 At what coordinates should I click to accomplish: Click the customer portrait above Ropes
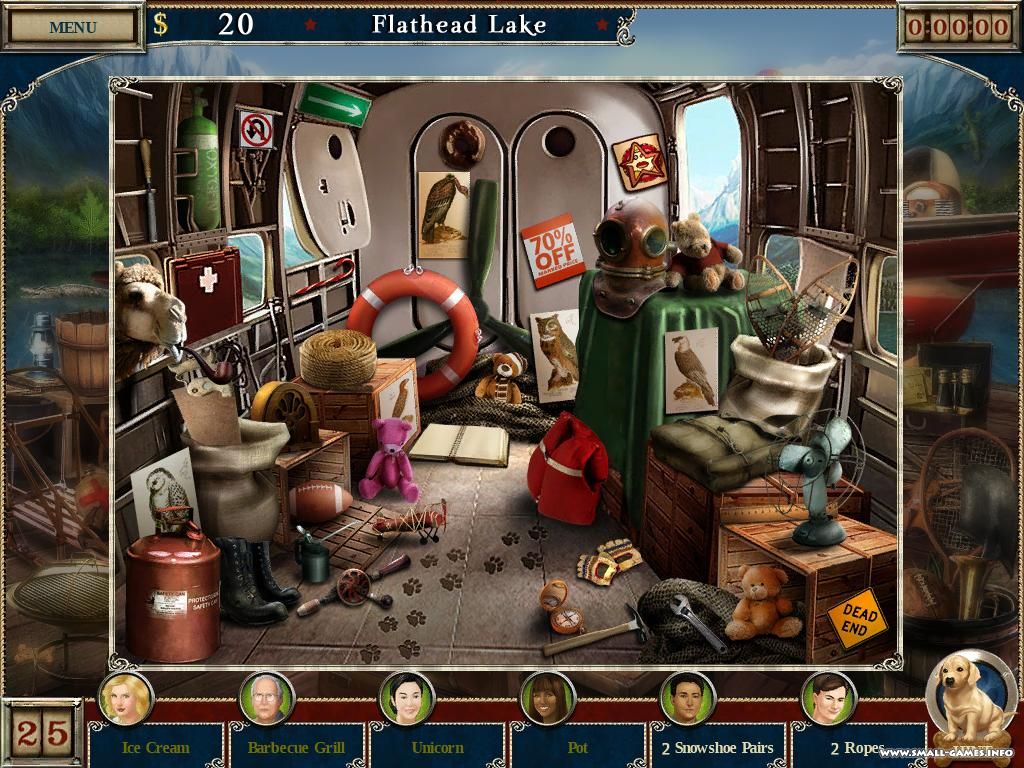click(828, 696)
